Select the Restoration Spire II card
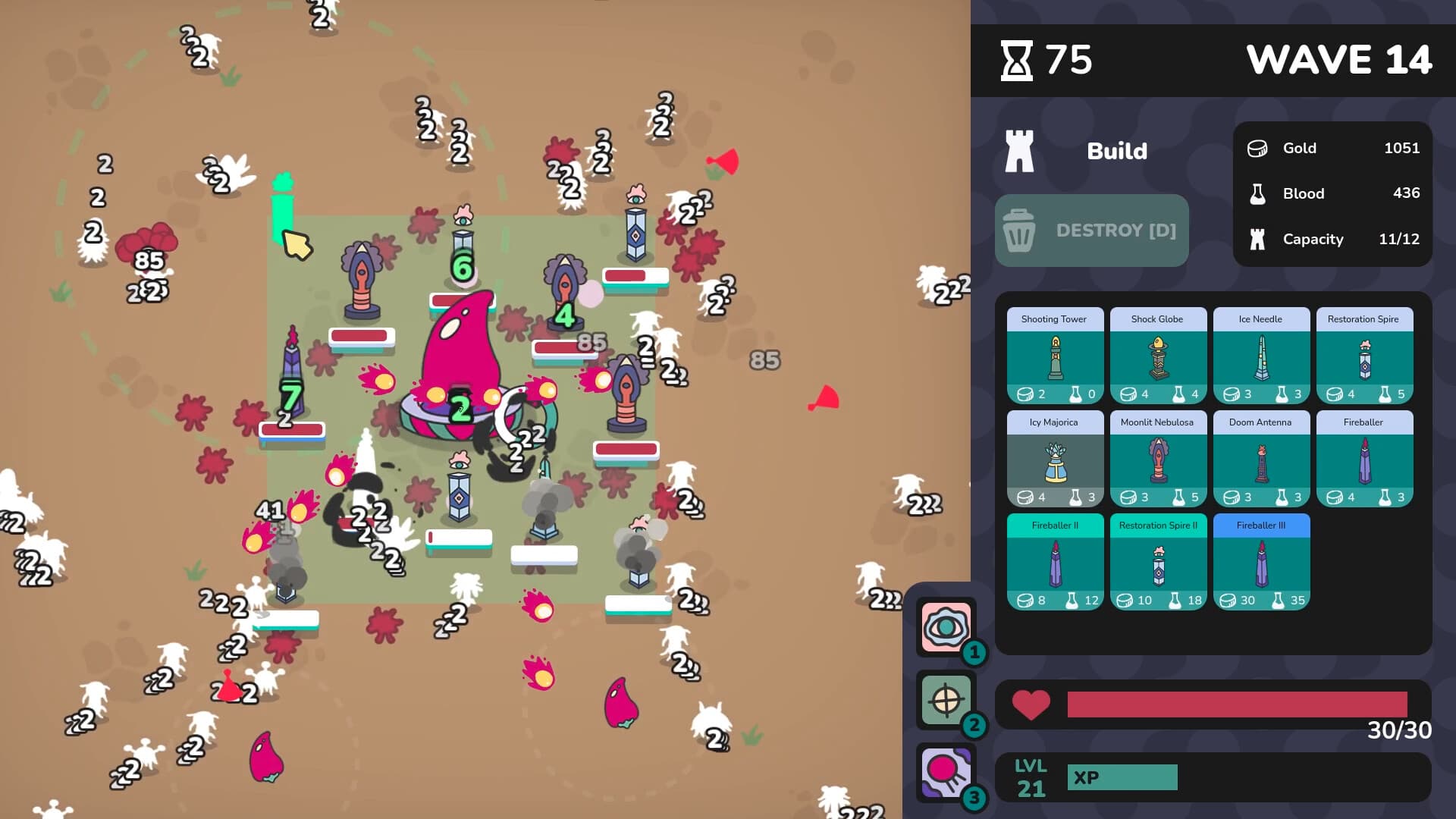 tap(1158, 562)
